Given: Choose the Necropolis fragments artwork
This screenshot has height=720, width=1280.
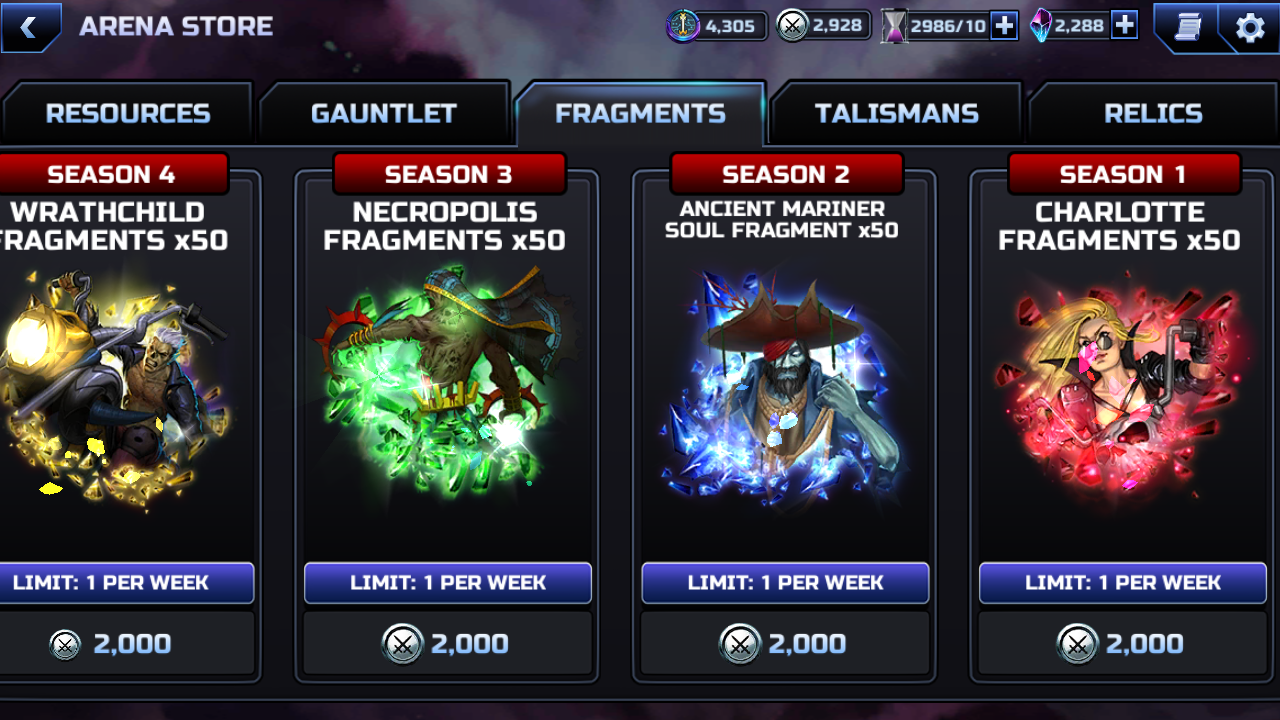Looking at the screenshot, I should point(447,385).
